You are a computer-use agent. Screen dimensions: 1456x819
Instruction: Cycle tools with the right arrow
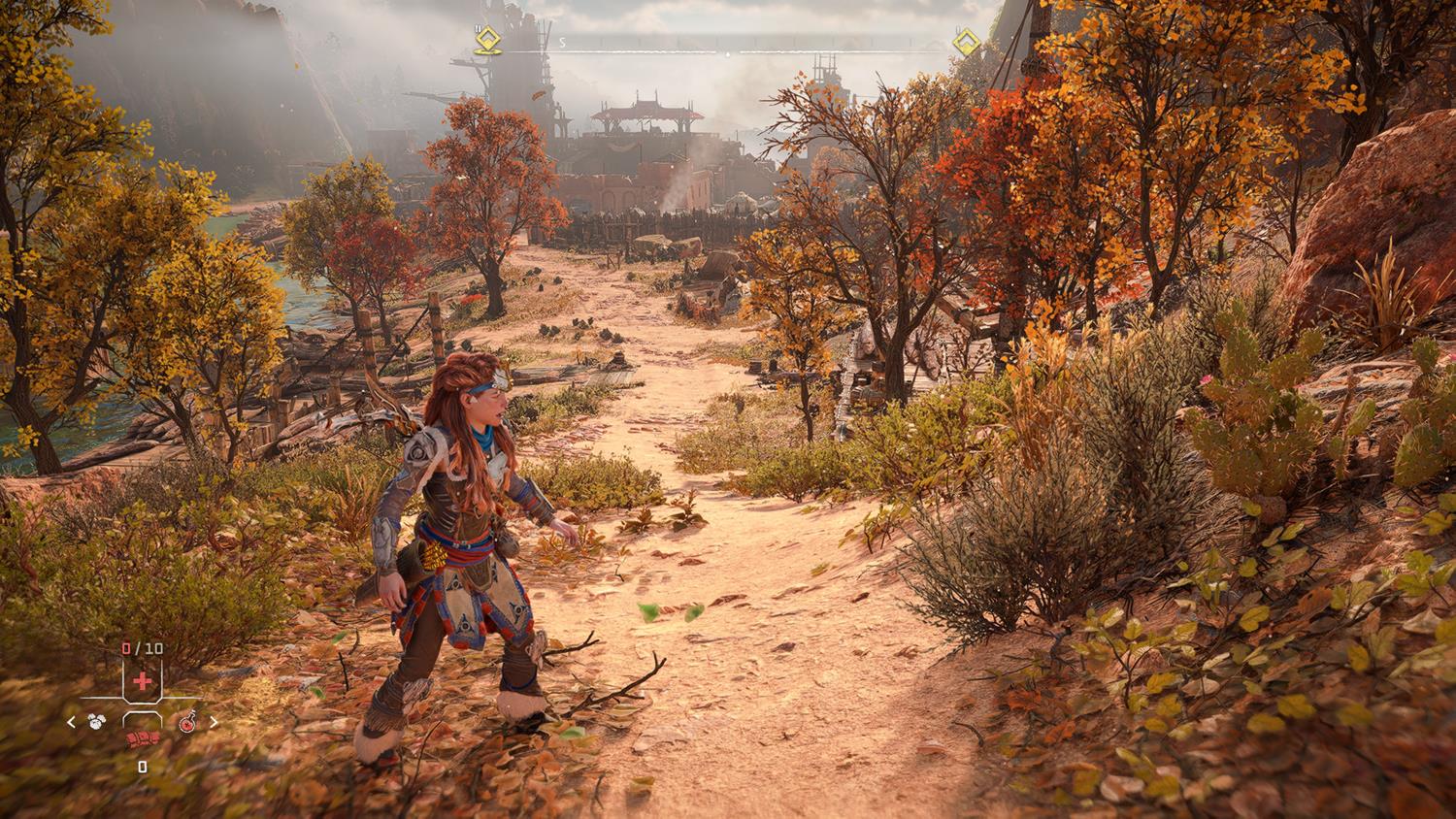[x=214, y=722]
